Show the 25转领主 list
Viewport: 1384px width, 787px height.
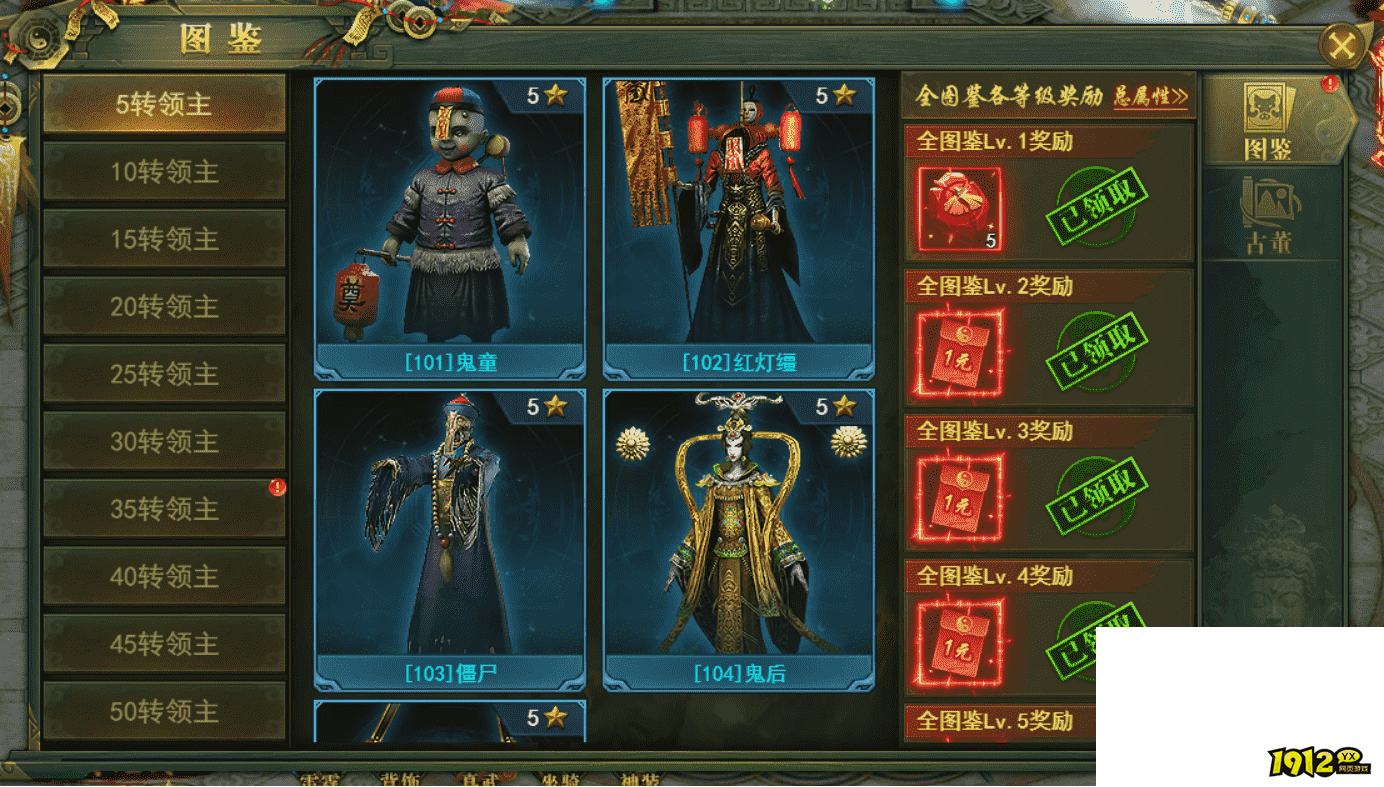point(164,374)
